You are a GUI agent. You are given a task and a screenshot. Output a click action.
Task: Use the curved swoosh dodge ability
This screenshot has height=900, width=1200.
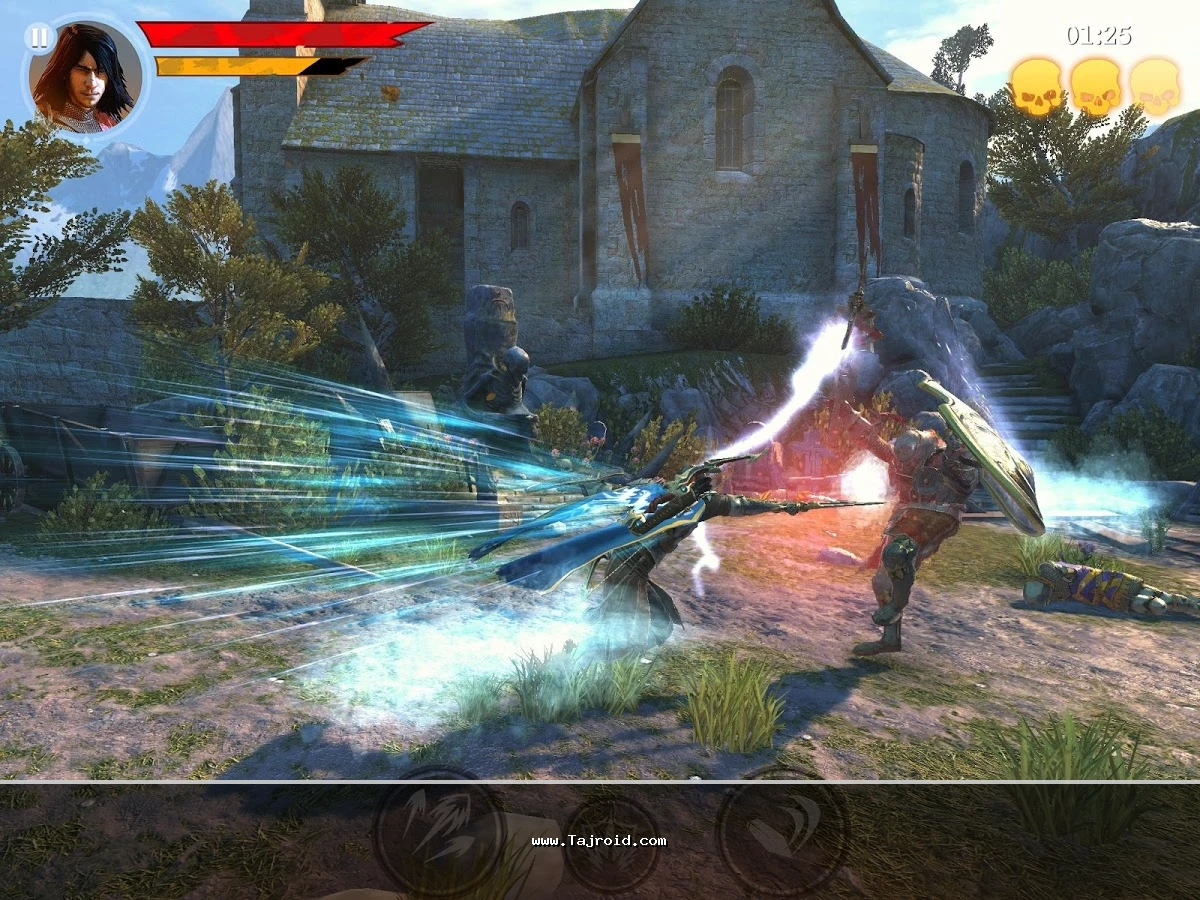coord(783,831)
